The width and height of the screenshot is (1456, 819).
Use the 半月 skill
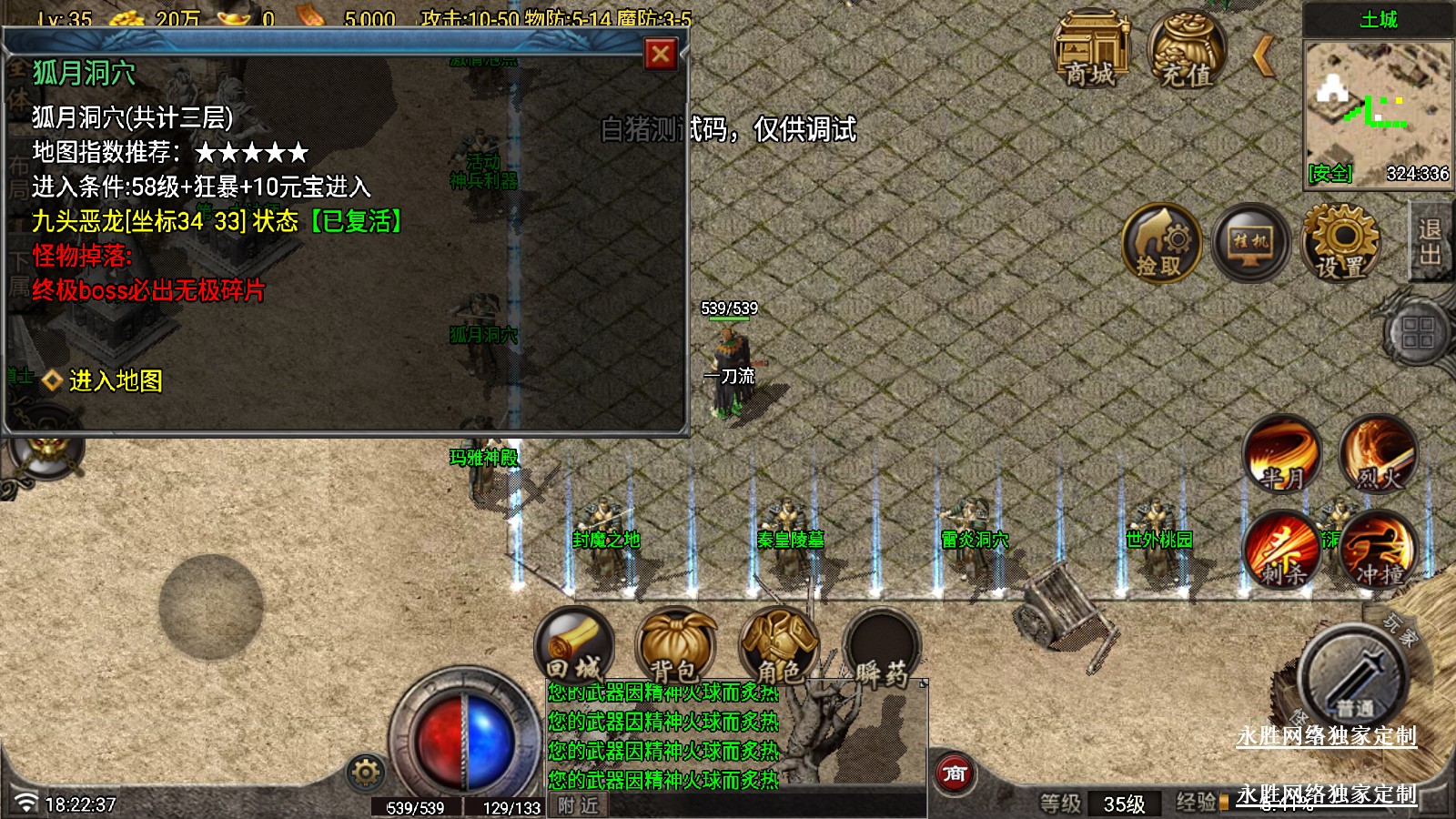pyautogui.click(x=1282, y=454)
